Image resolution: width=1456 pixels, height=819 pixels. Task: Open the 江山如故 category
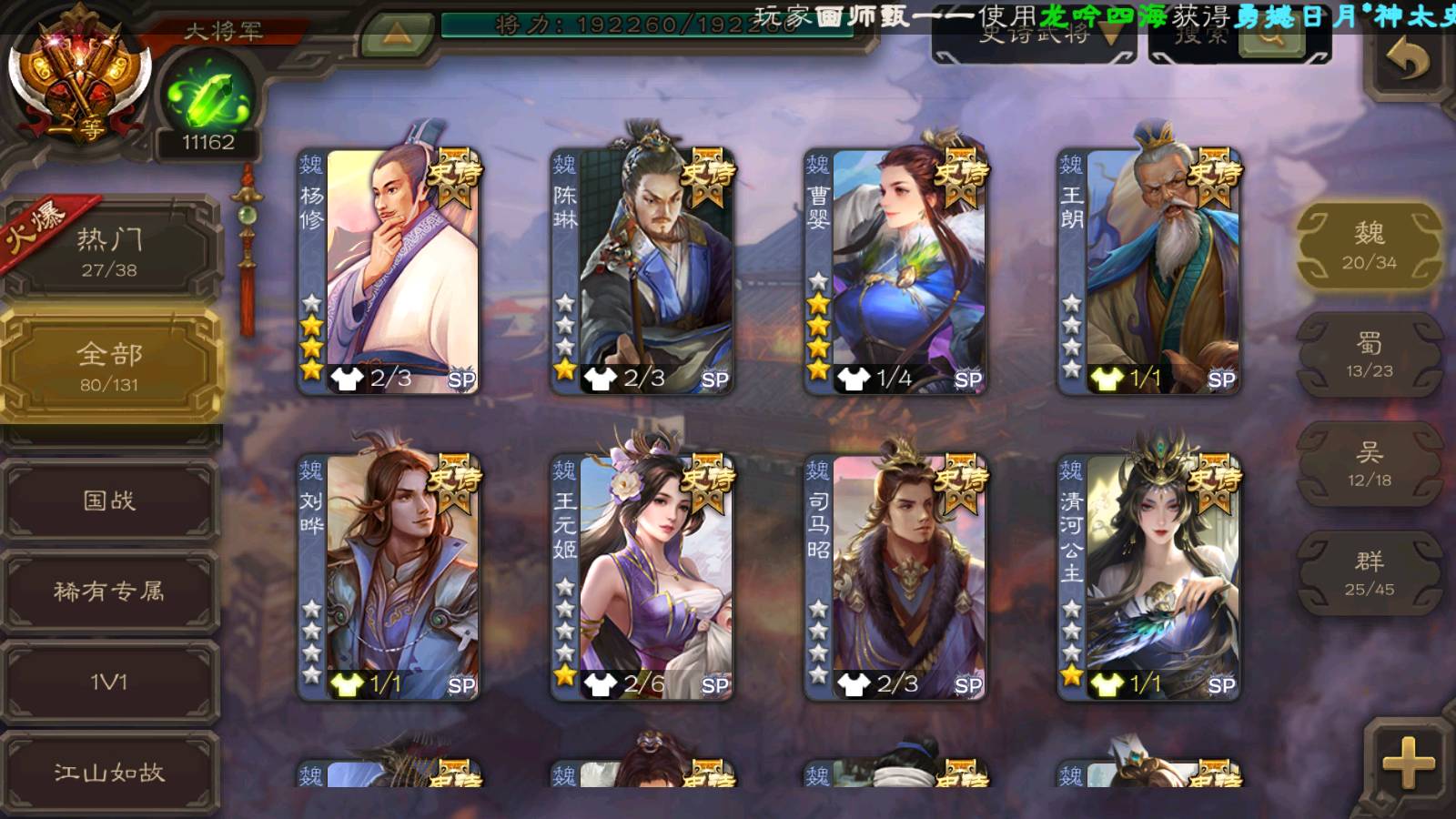click(109, 773)
